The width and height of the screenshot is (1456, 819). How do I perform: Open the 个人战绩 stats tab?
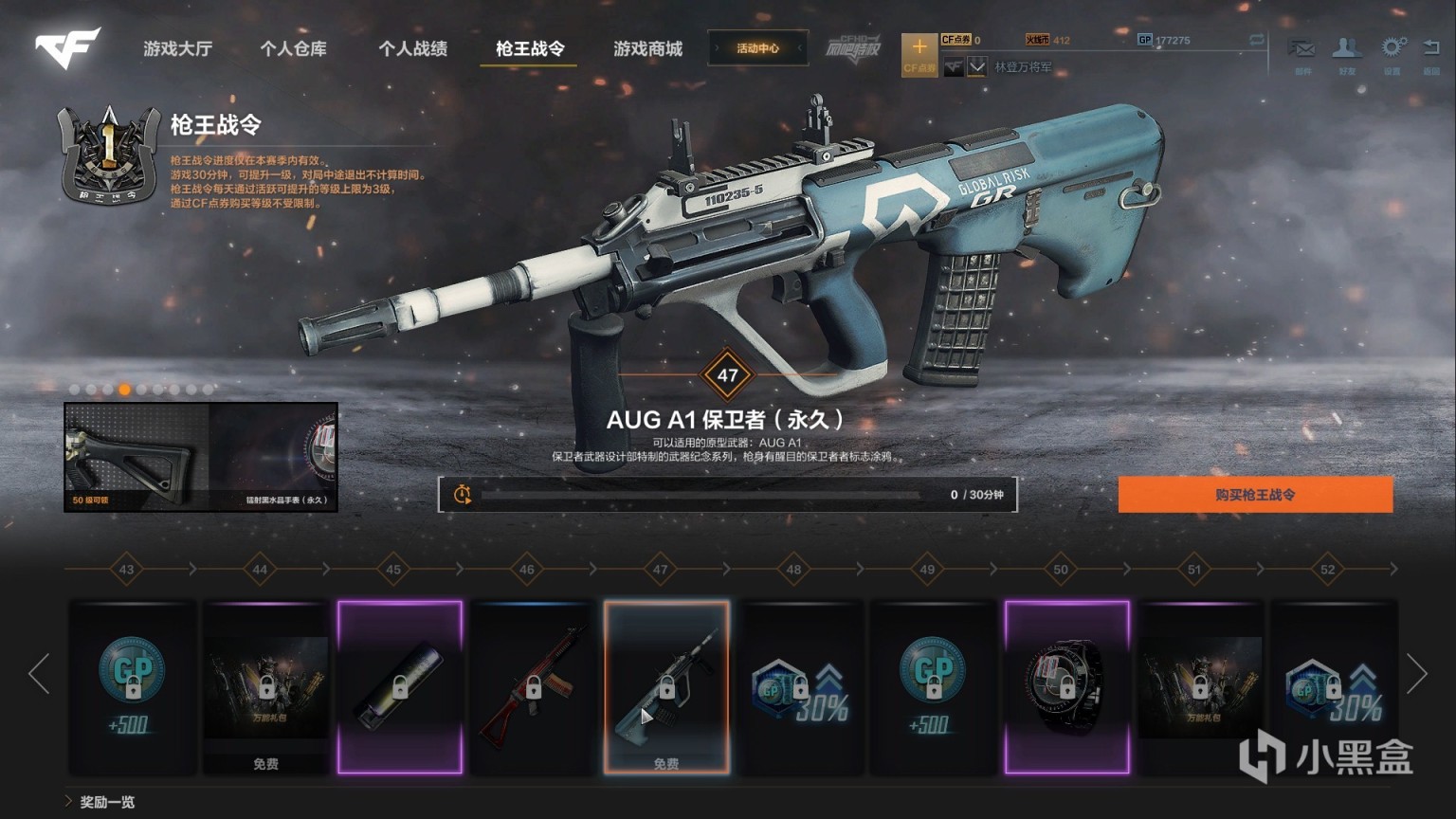(x=412, y=48)
